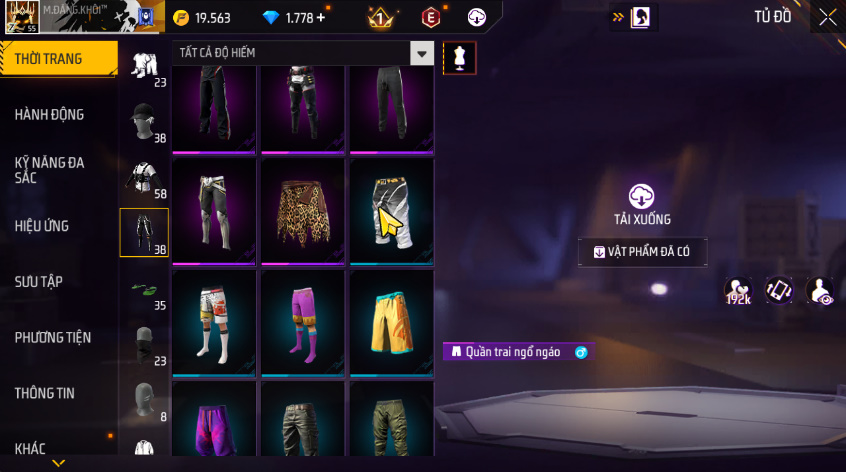Click the VẬT PHẨM ĐÃ CÓ button

(642, 252)
